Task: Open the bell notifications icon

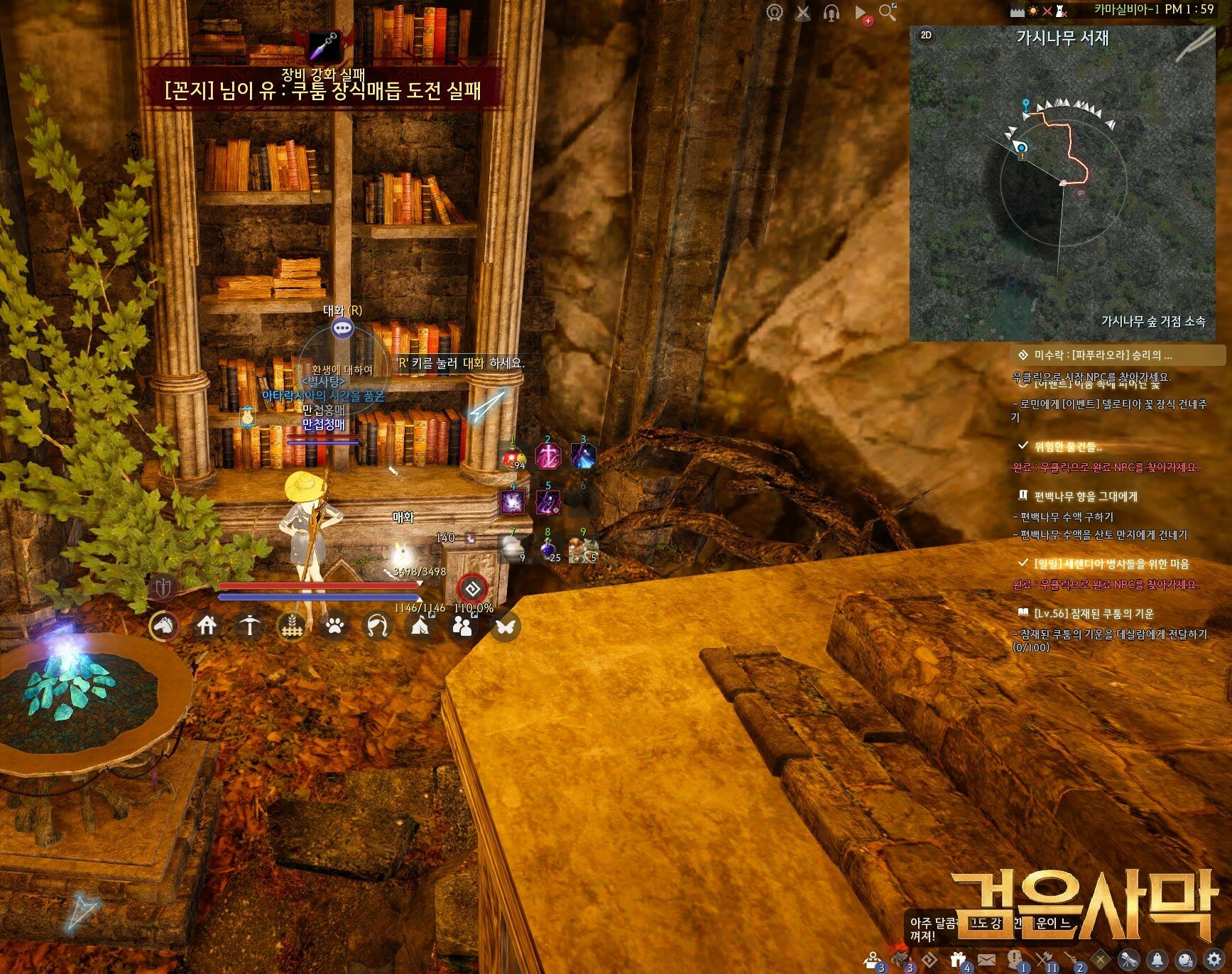Action: click(1157, 960)
